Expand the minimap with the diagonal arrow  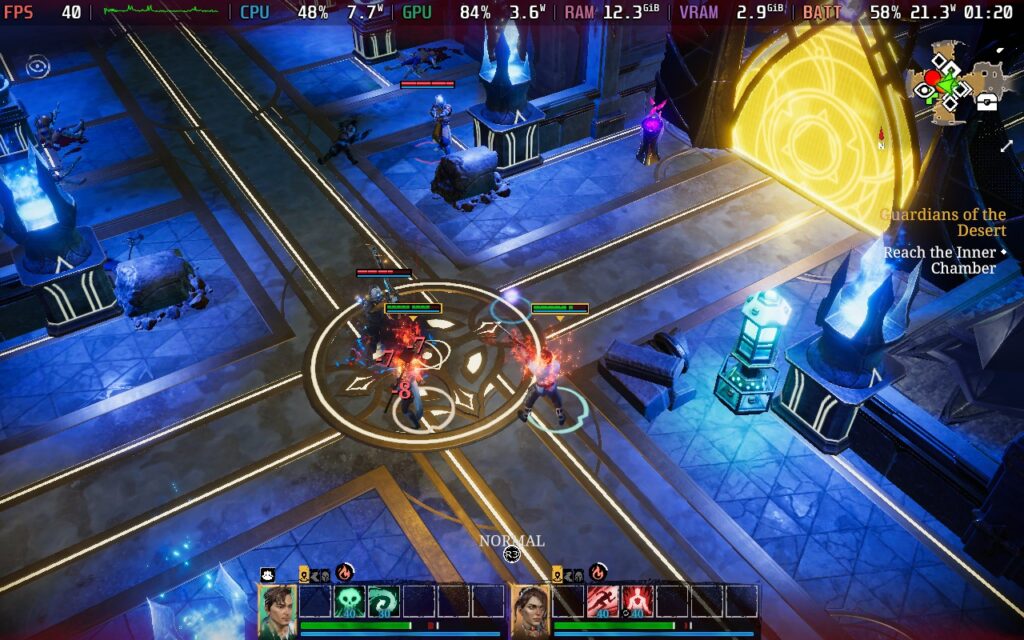[1006, 146]
